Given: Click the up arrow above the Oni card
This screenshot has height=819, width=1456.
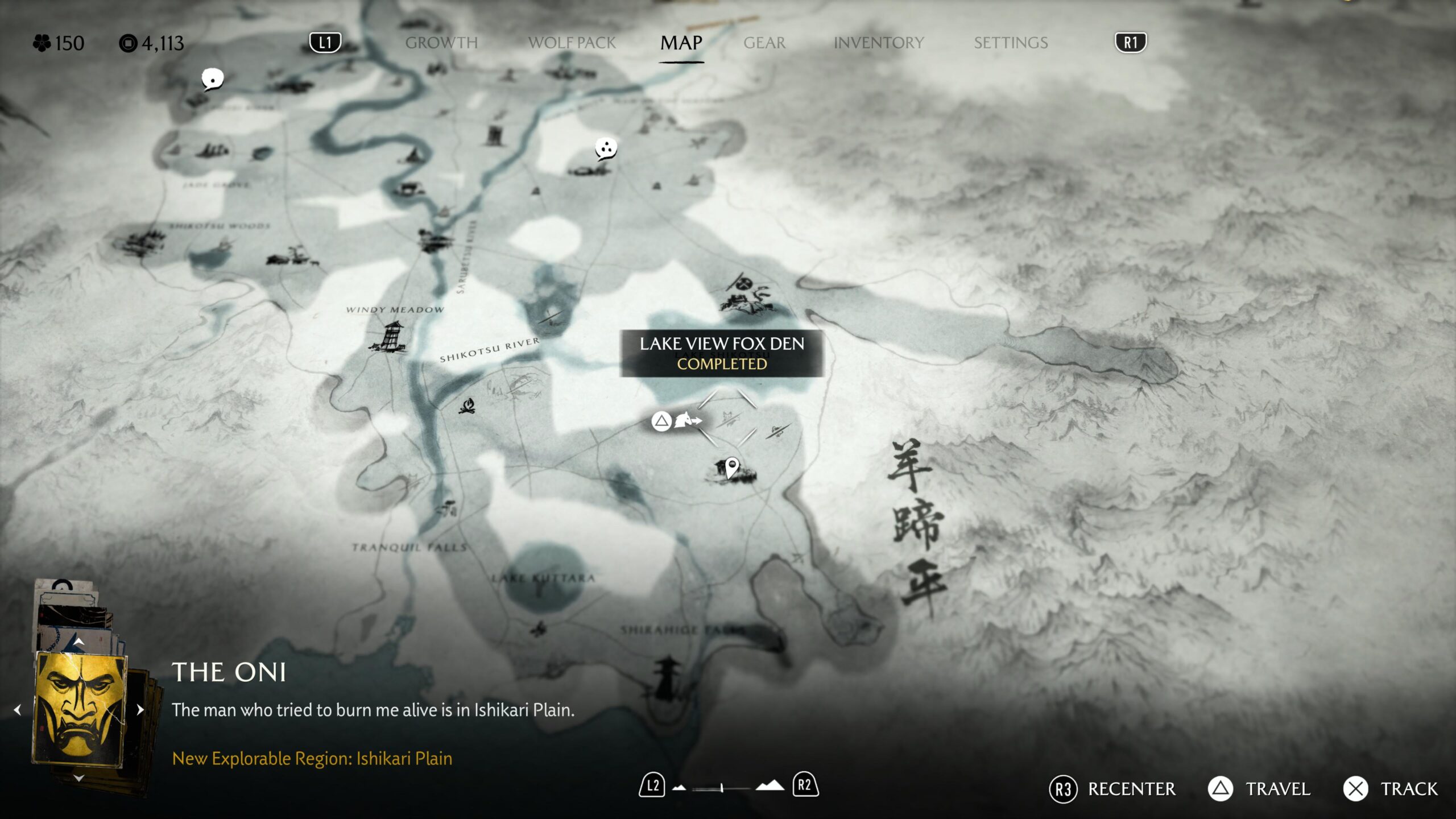Looking at the screenshot, I should (79, 642).
